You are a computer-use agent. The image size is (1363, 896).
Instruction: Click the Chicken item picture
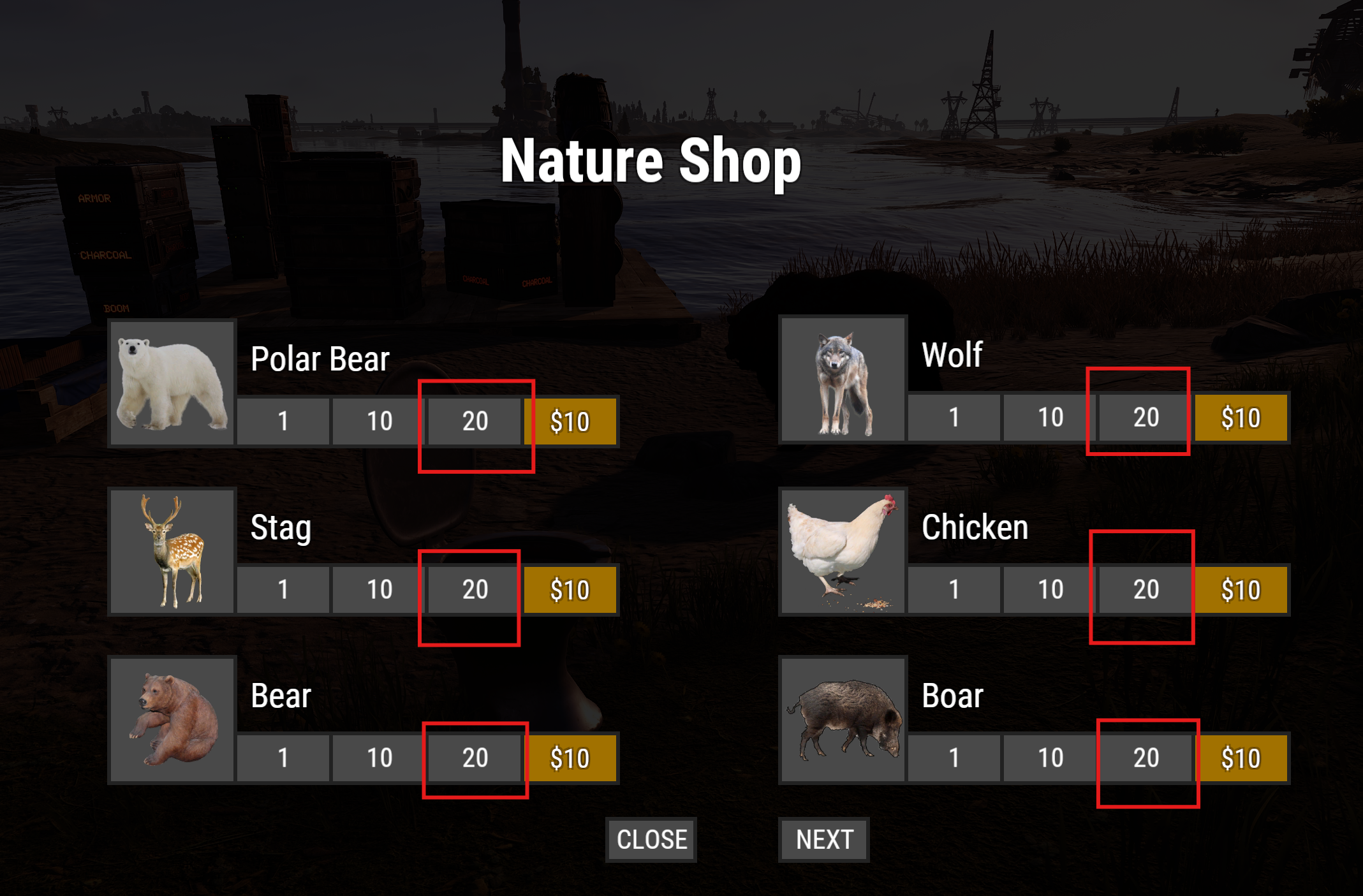coord(843,550)
